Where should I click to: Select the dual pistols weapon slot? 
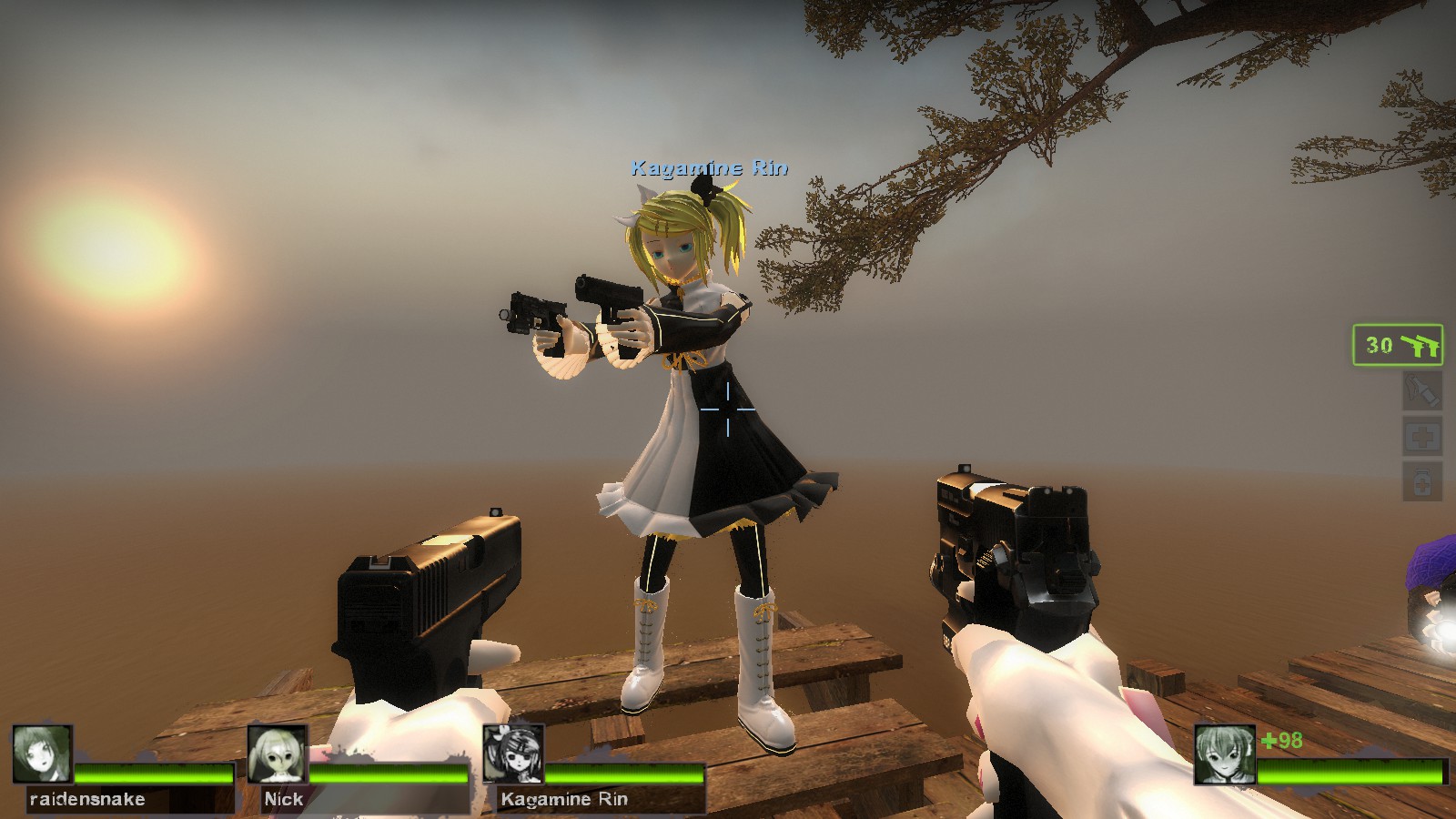coord(1398,345)
